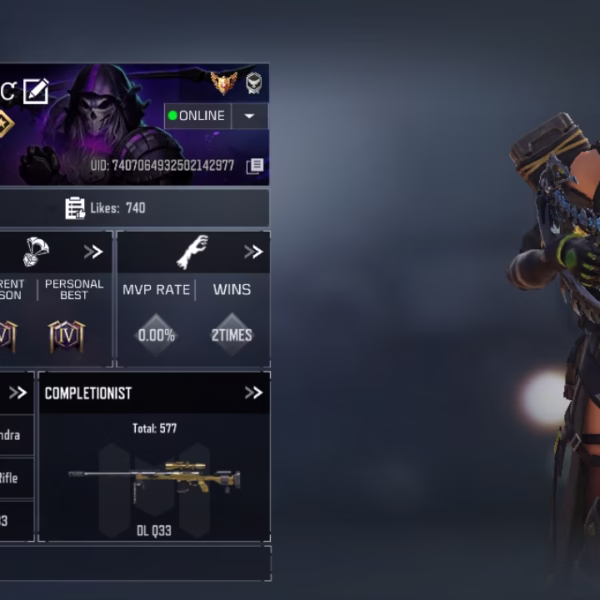Expand the Battle Royale parachute stats panel
The width and height of the screenshot is (600, 600).
pos(93,252)
